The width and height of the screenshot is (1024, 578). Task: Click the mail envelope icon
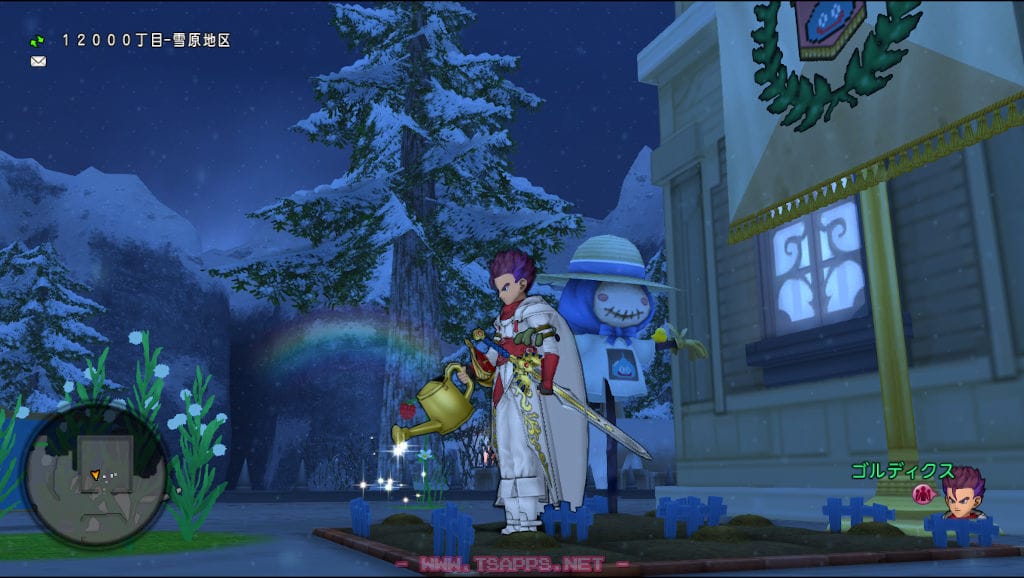coord(38,61)
